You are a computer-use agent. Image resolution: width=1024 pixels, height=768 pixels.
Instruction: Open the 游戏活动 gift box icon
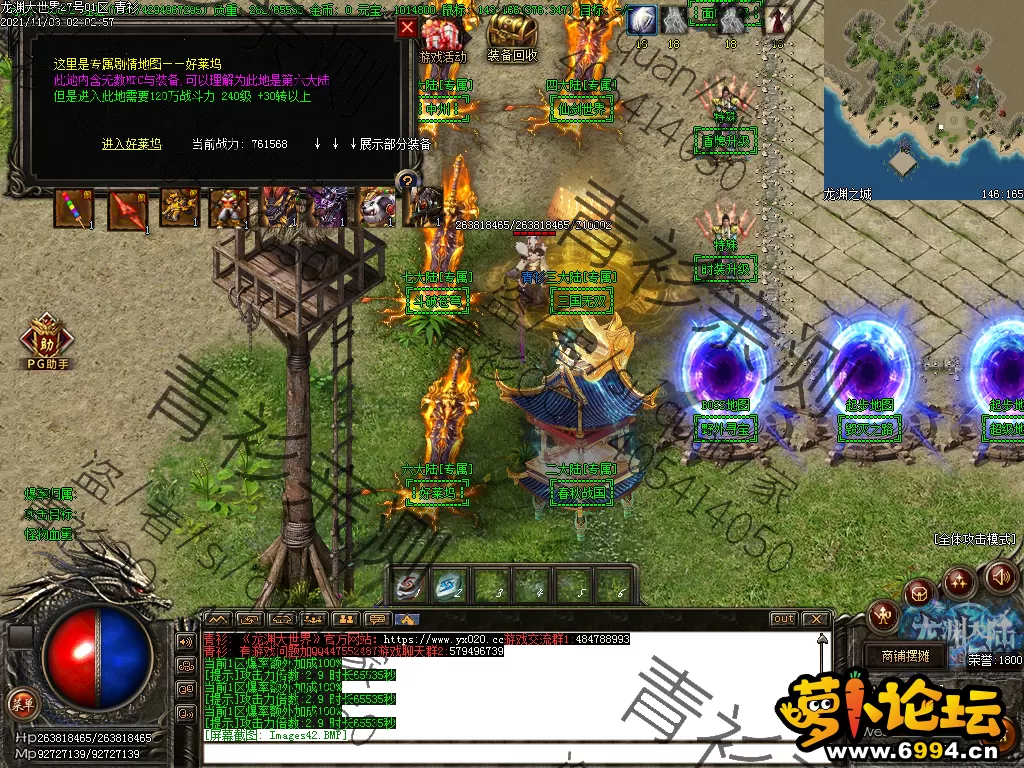click(x=443, y=40)
